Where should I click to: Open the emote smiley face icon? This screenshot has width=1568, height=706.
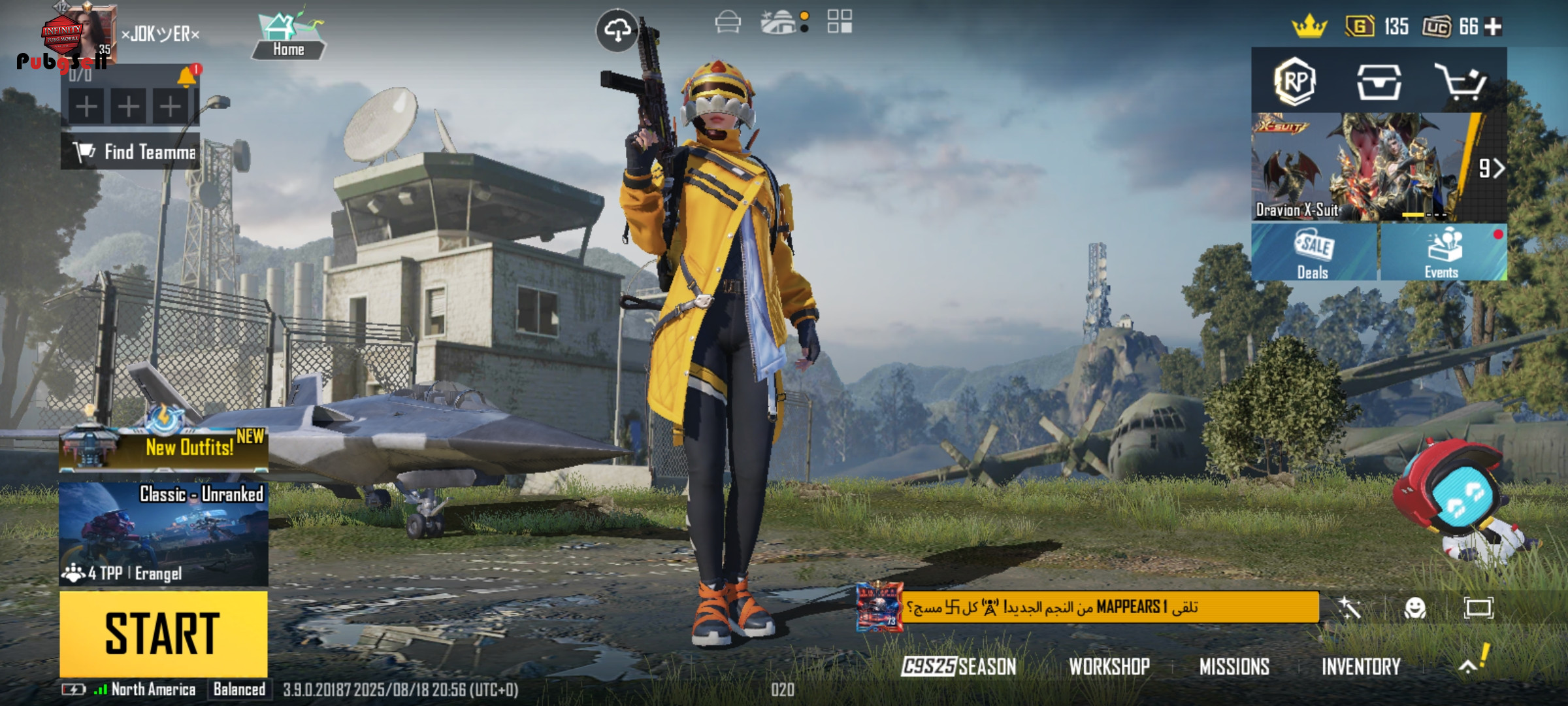tap(1415, 609)
